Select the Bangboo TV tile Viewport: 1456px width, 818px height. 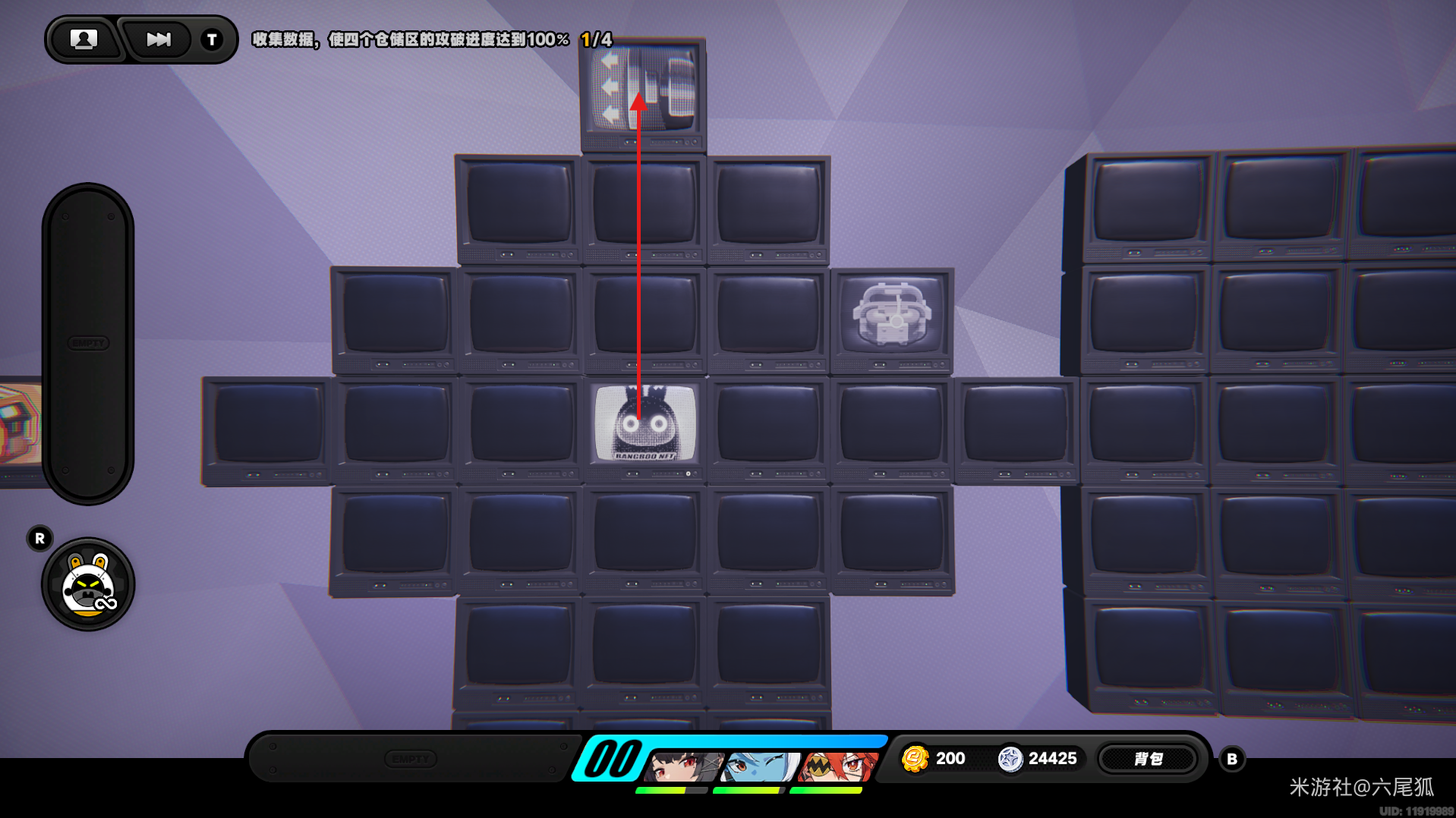tap(644, 424)
